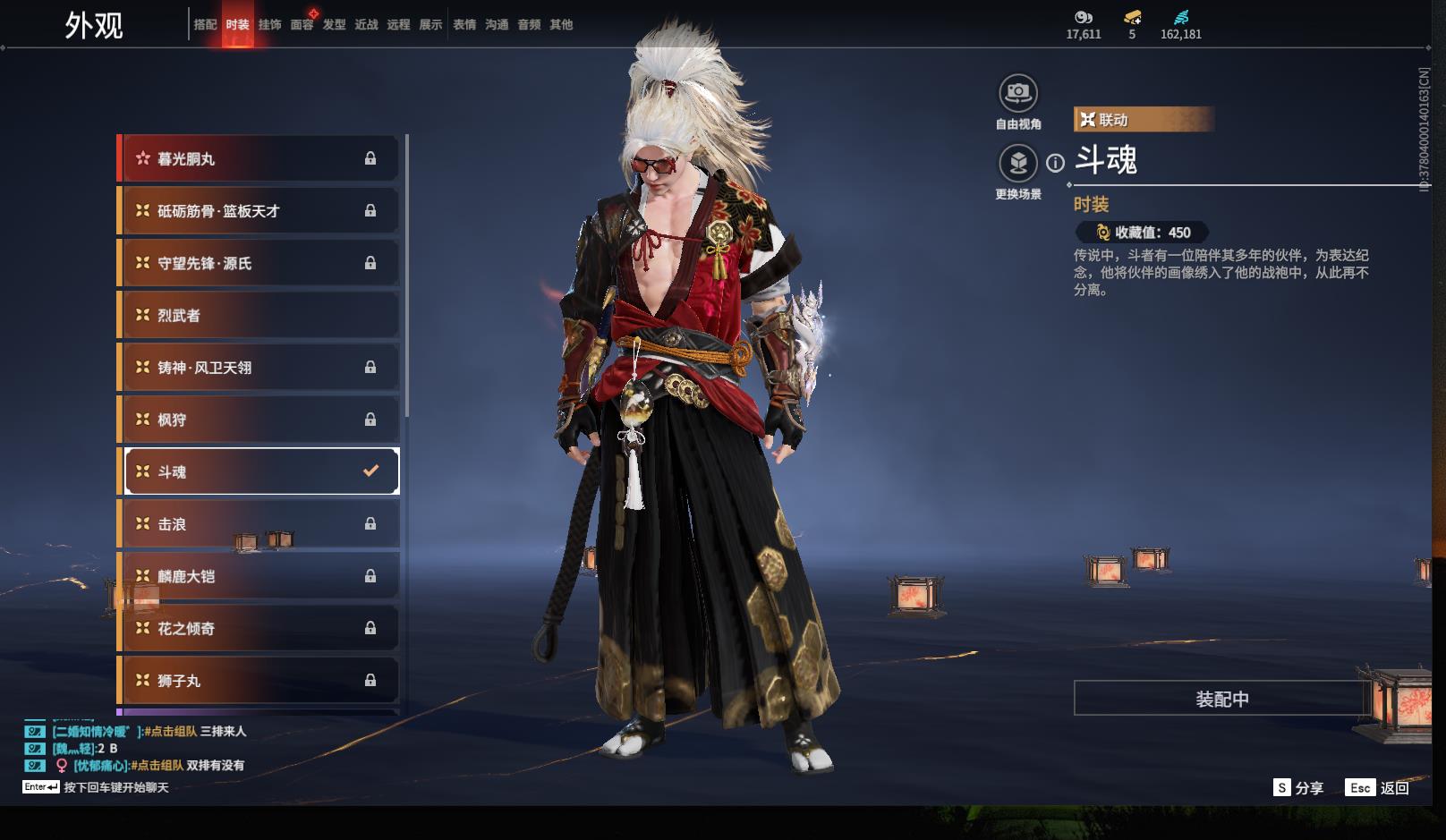Show the 表情 tab

pyautogui.click(x=464, y=25)
